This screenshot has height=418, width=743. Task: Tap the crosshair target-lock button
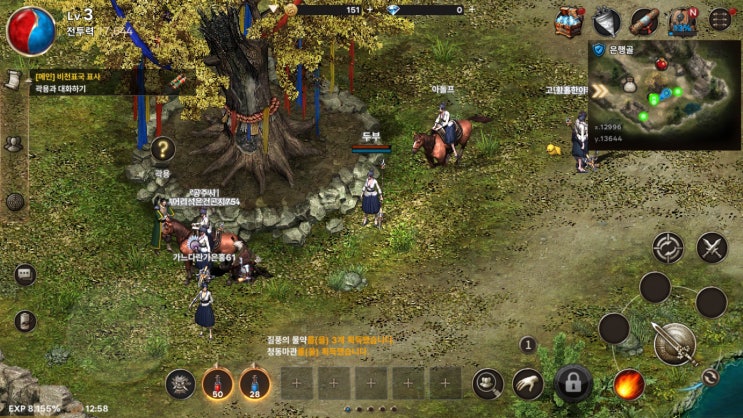[667, 246]
